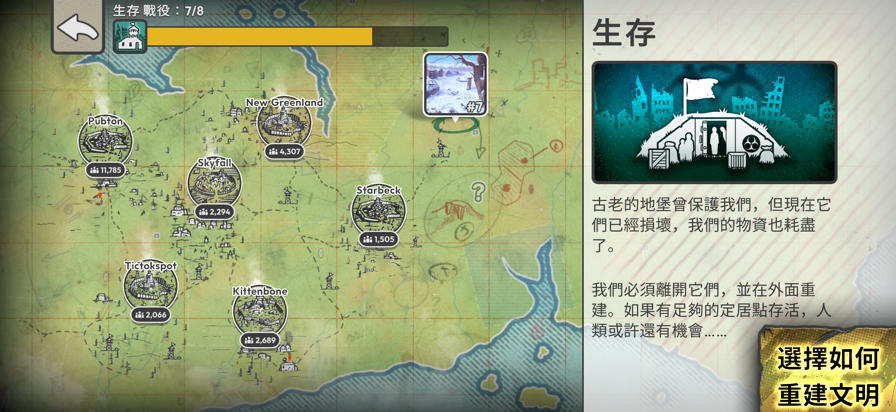Open the snowy #7 campaign location

click(455, 84)
